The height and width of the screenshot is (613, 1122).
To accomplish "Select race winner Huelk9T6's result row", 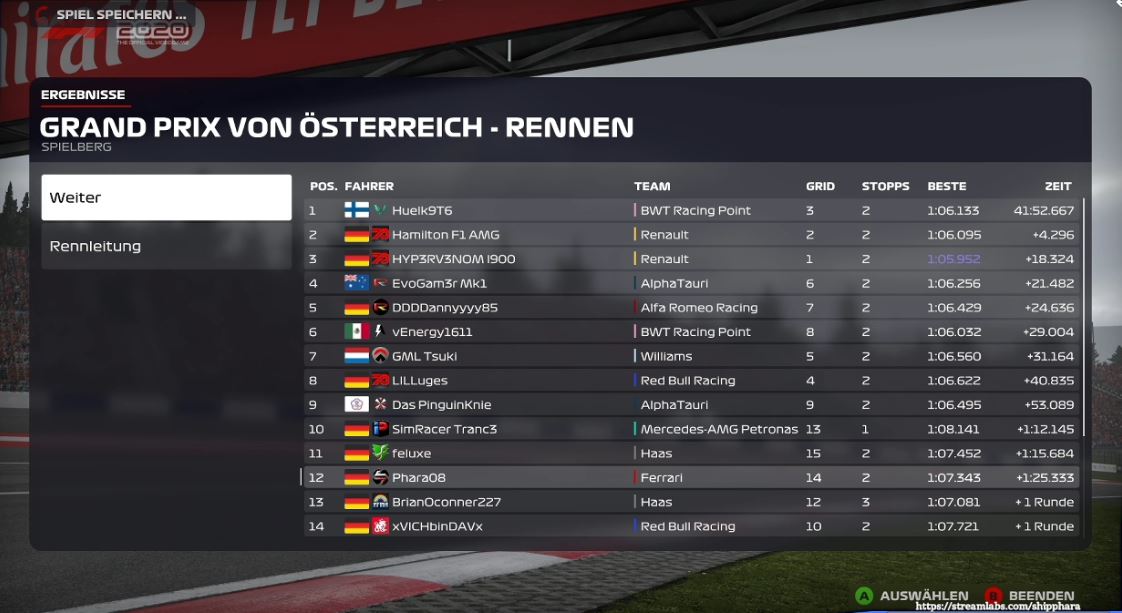I will [x=690, y=211].
